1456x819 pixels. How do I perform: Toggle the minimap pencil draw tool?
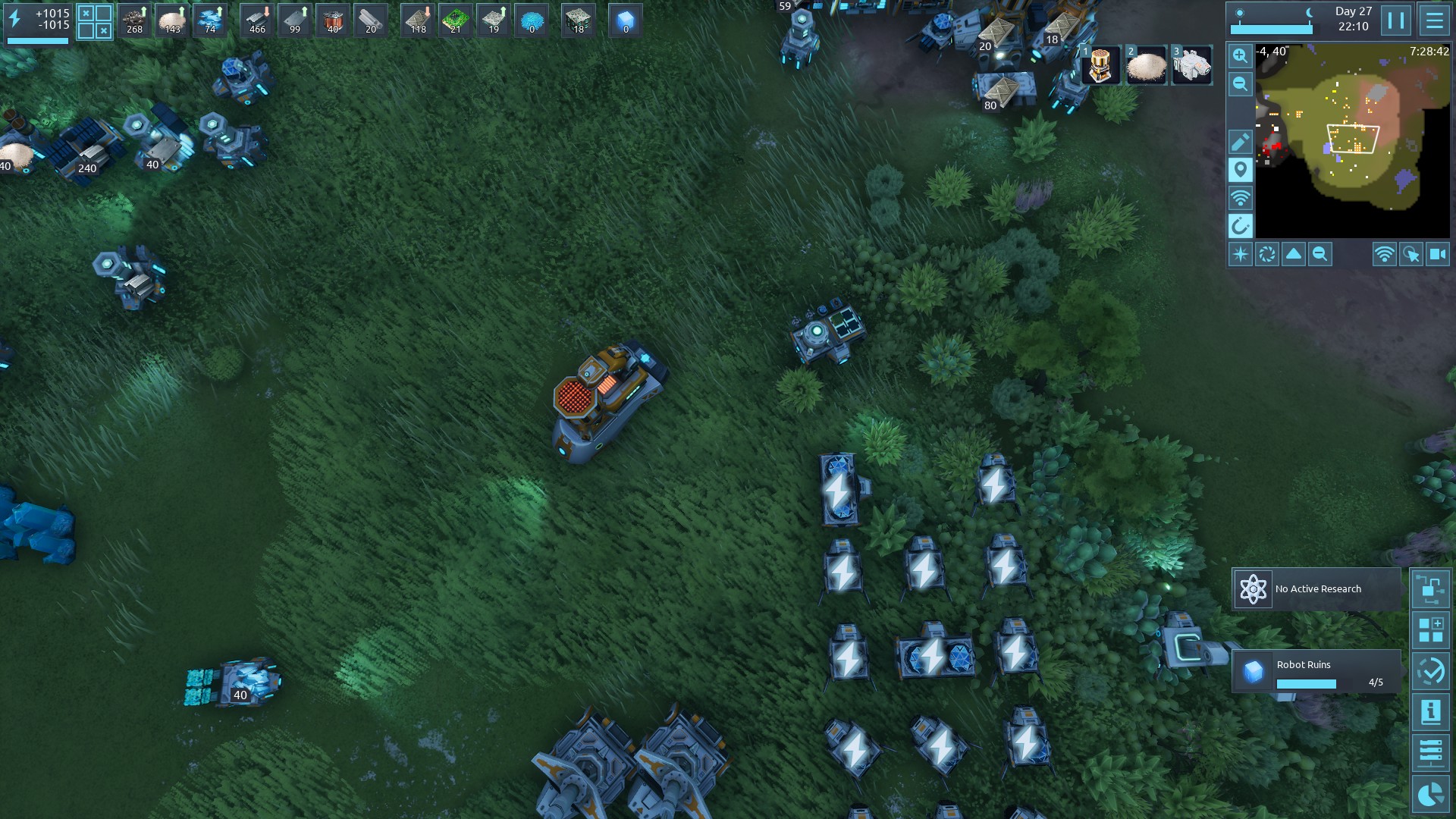click(1240, 142)
